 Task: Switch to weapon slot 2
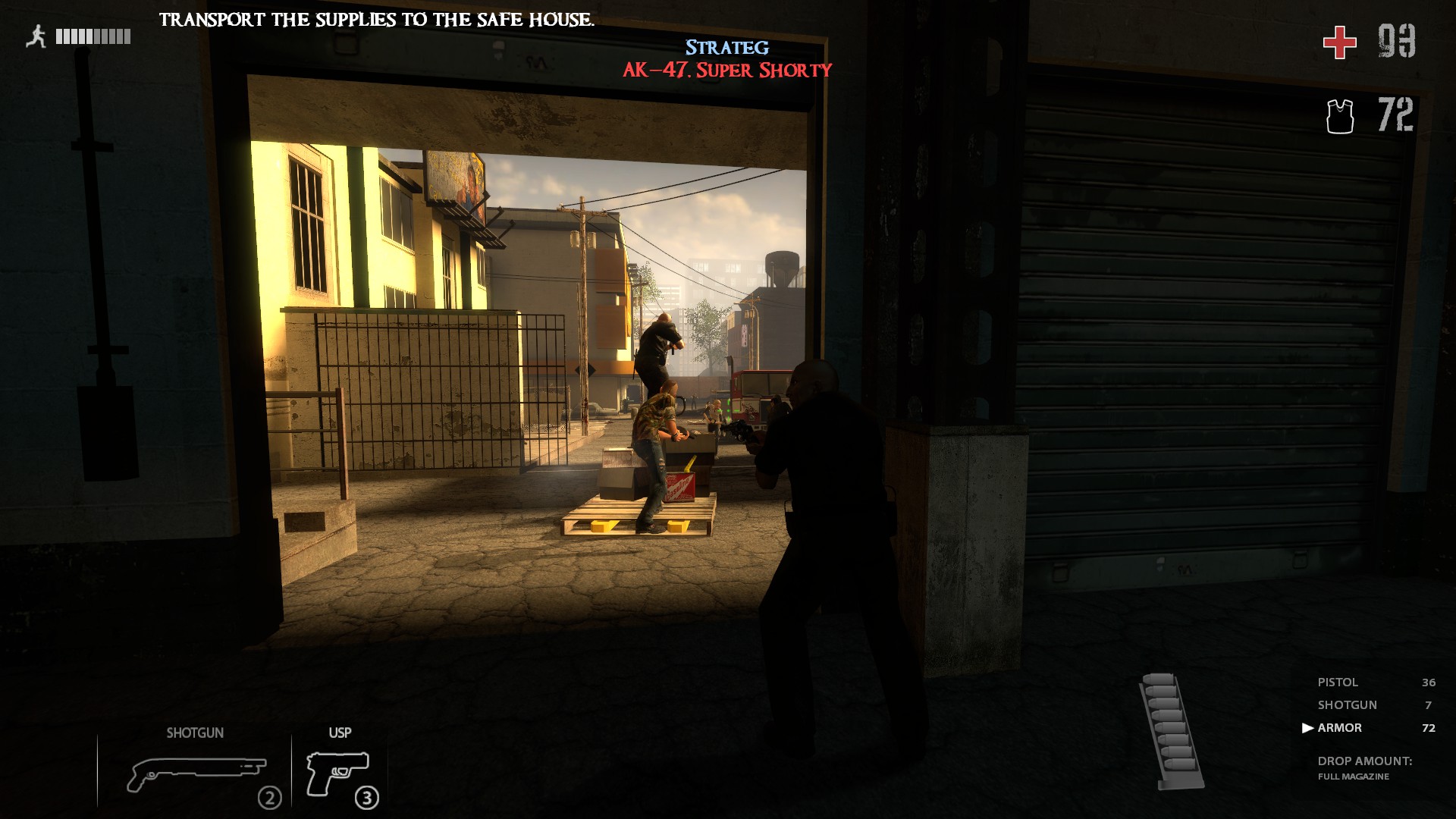269,797
